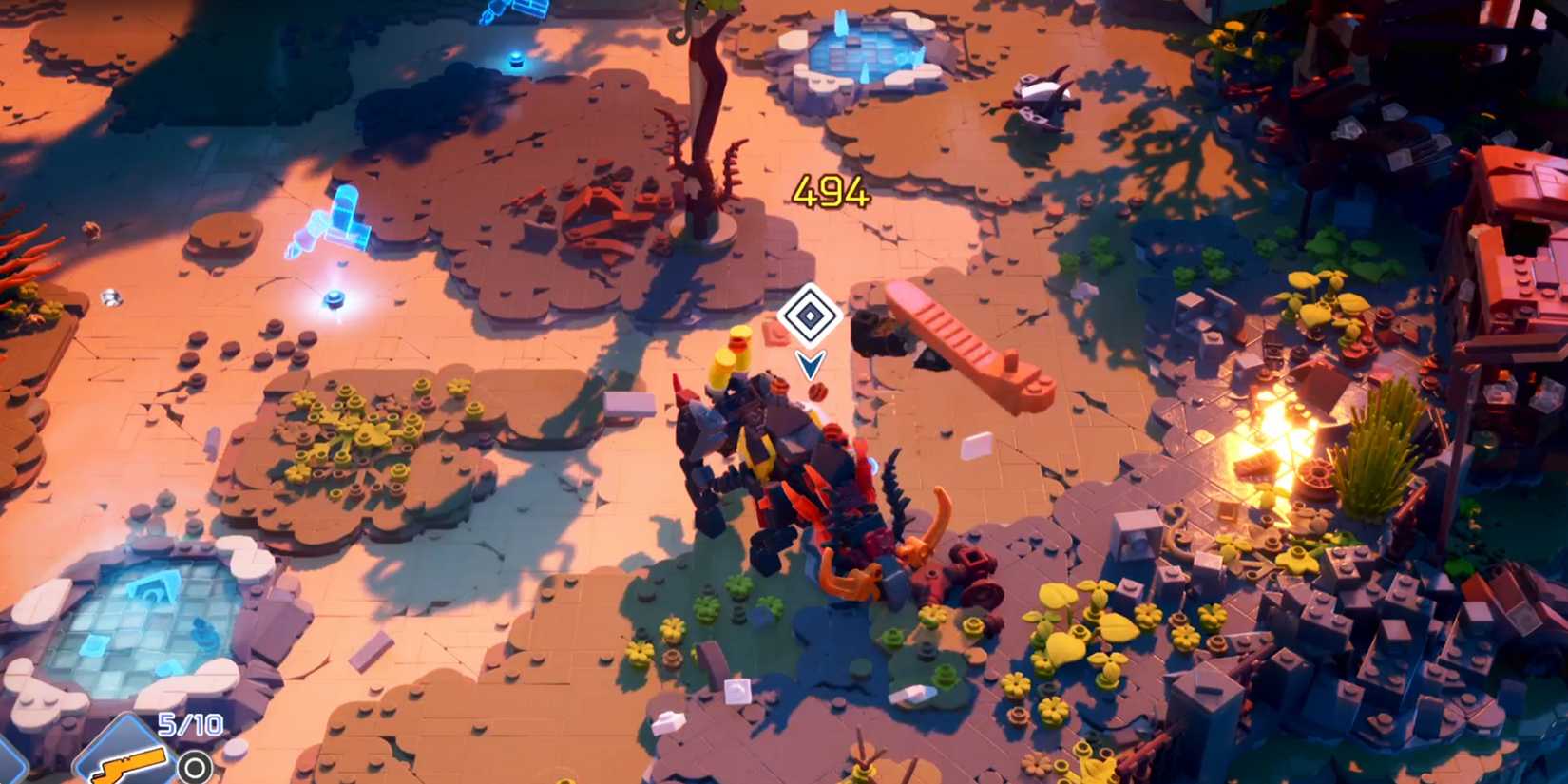Click the orange ladder piece on the ground

point(950,333)
